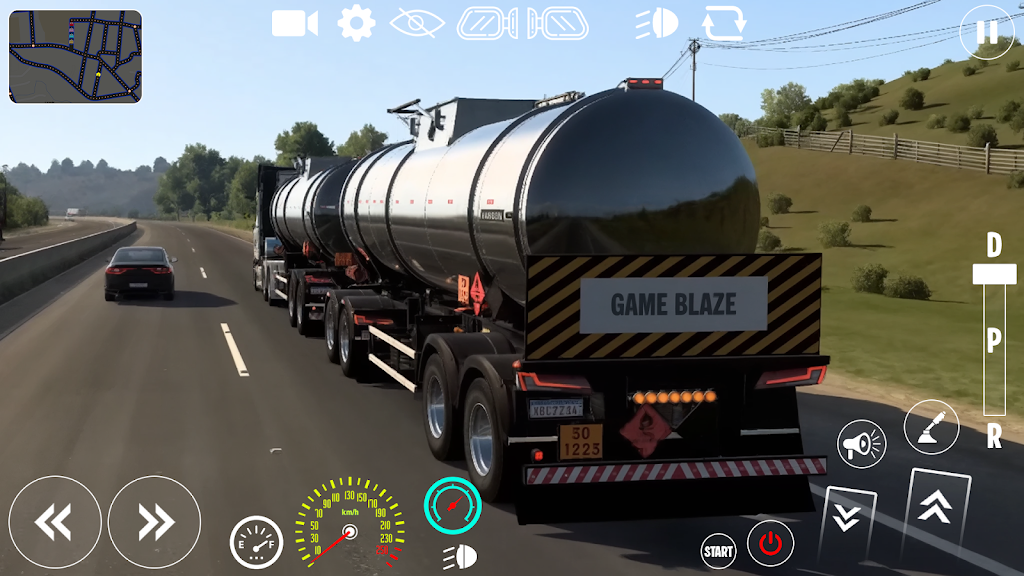Screen dimensions: 1024x576
Task: Toggle the small headlight icon below the cyan gauge
Action: coord(460,557)
